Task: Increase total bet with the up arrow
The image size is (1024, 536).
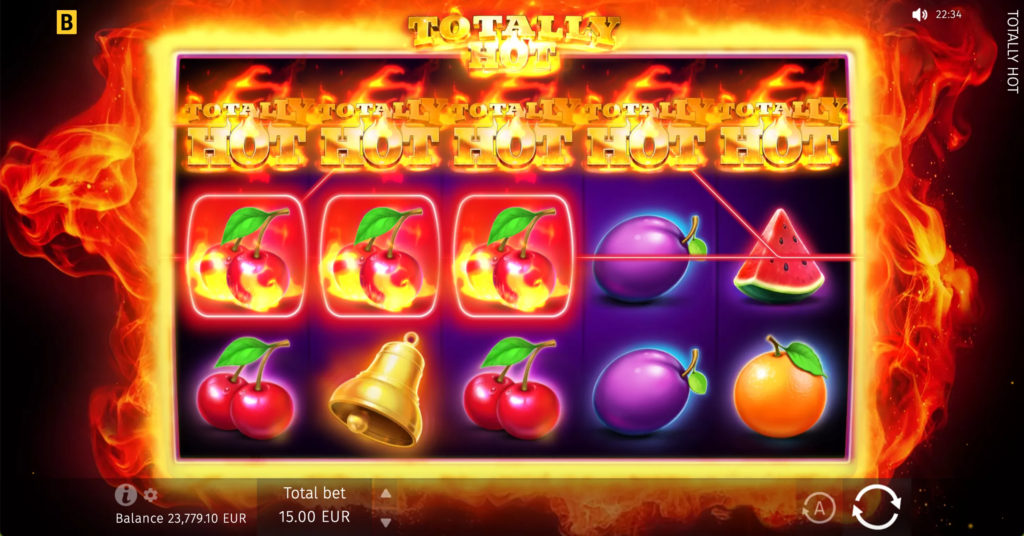Action: (386, 493)
